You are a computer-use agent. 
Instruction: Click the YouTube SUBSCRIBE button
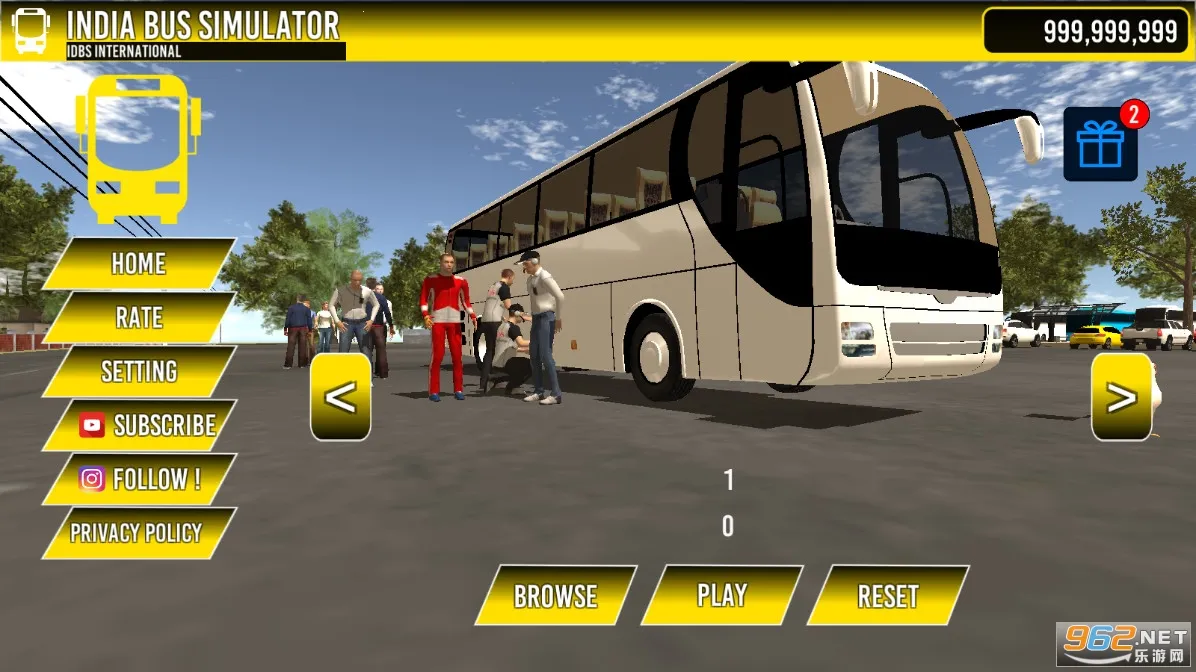[x=146, y=426]
